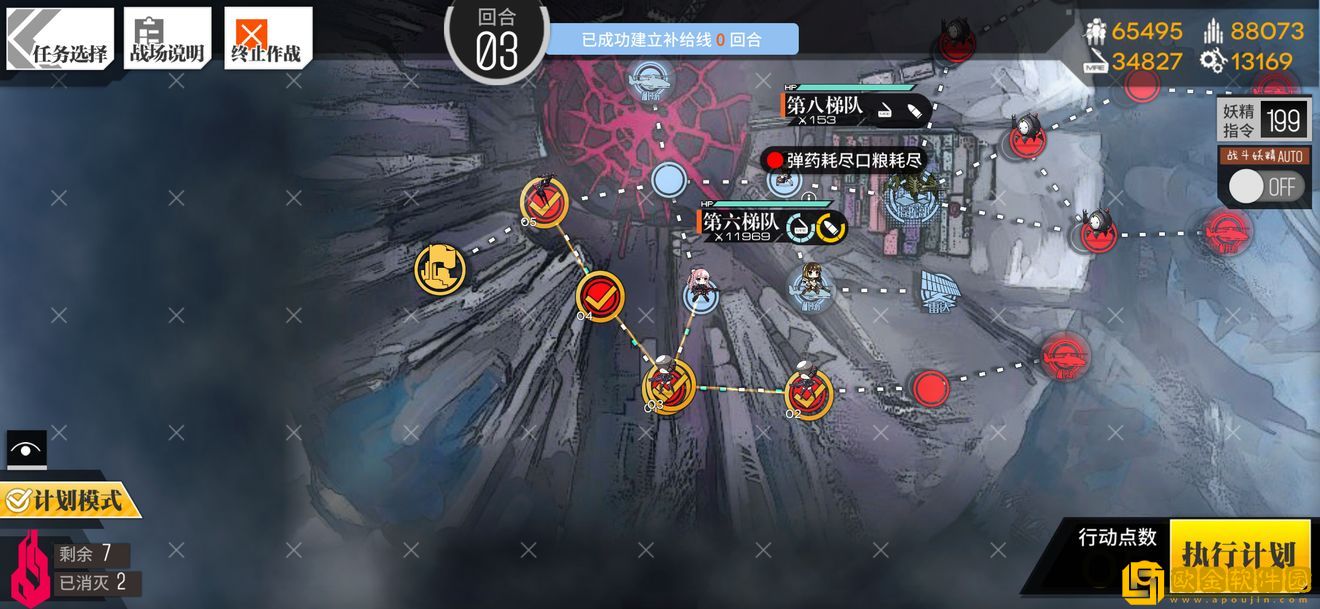The height and width of the screenshot is (609, 1320).
Task: Open the 战场说明 battlefield briefing
Action: coord(167,39)
